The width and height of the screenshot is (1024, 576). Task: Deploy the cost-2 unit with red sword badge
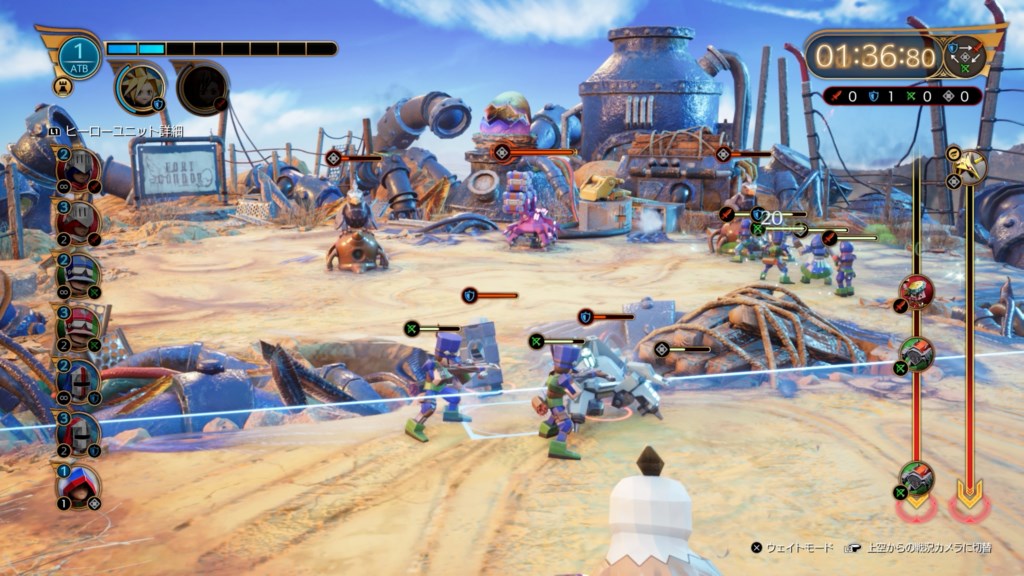[80, 169]
